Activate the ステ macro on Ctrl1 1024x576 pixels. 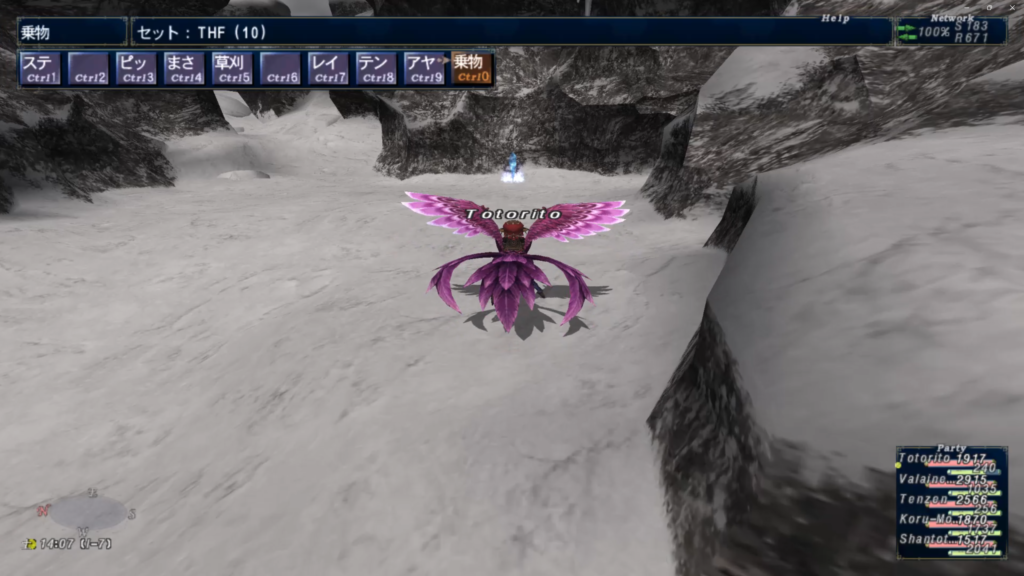(x=41, y=68)
